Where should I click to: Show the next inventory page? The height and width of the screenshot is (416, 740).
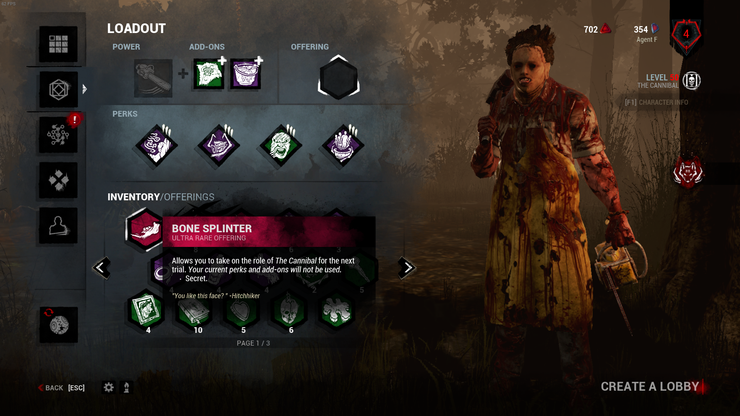pyautogui.click(x=406, y=267)
